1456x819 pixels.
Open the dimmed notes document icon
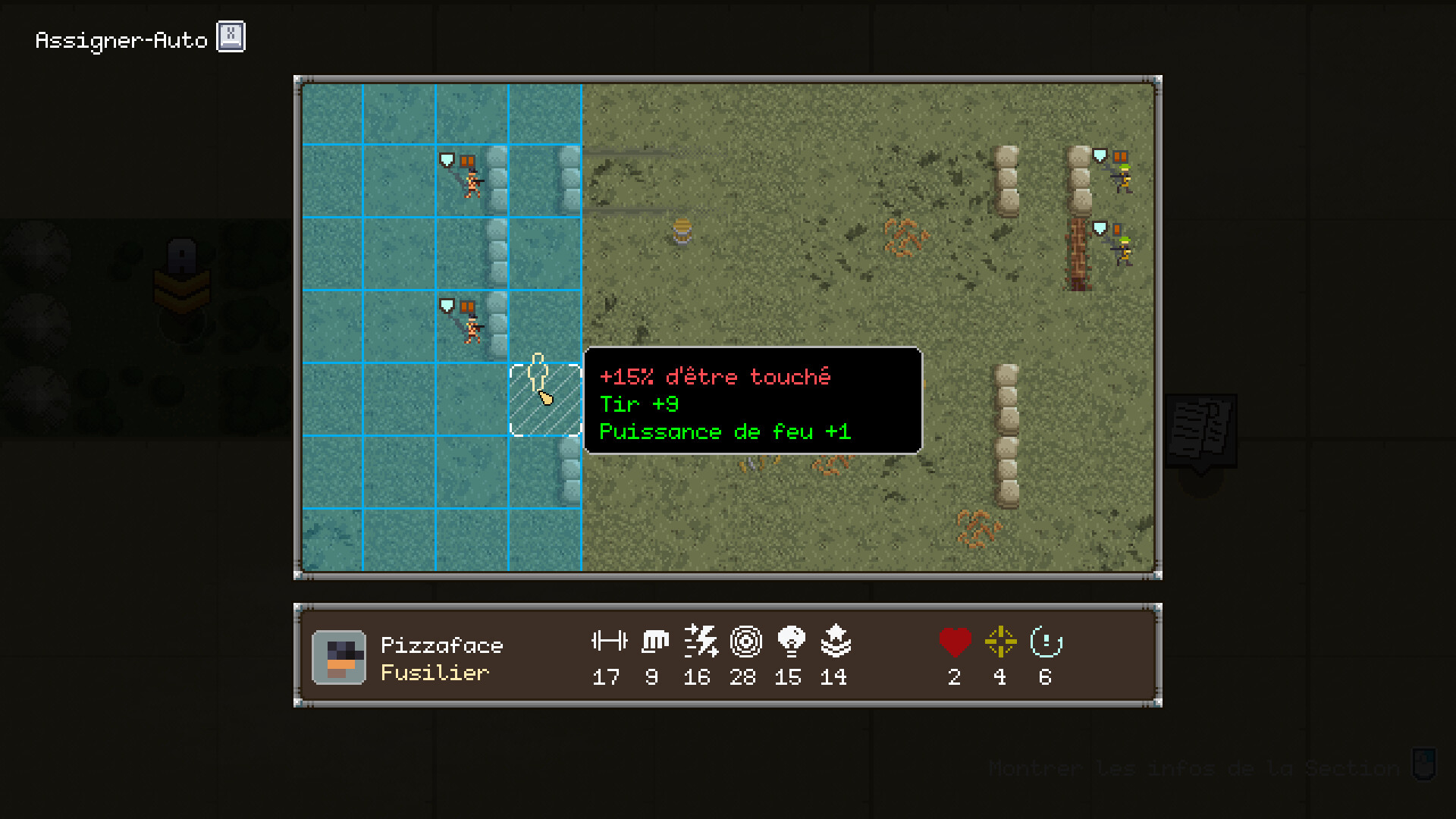click(1200, 429)
